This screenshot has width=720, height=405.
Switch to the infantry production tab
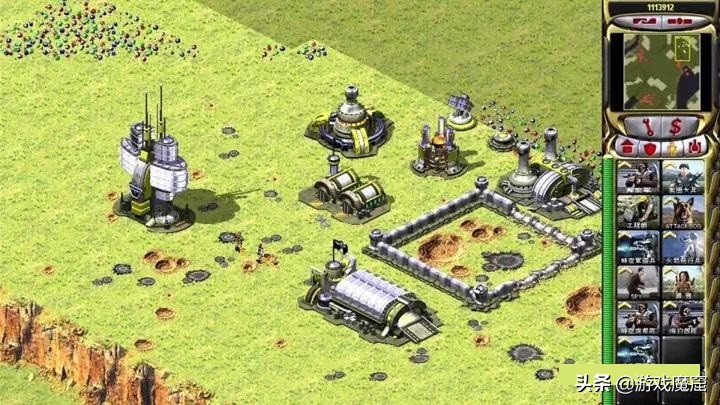(x=671, y=147)
